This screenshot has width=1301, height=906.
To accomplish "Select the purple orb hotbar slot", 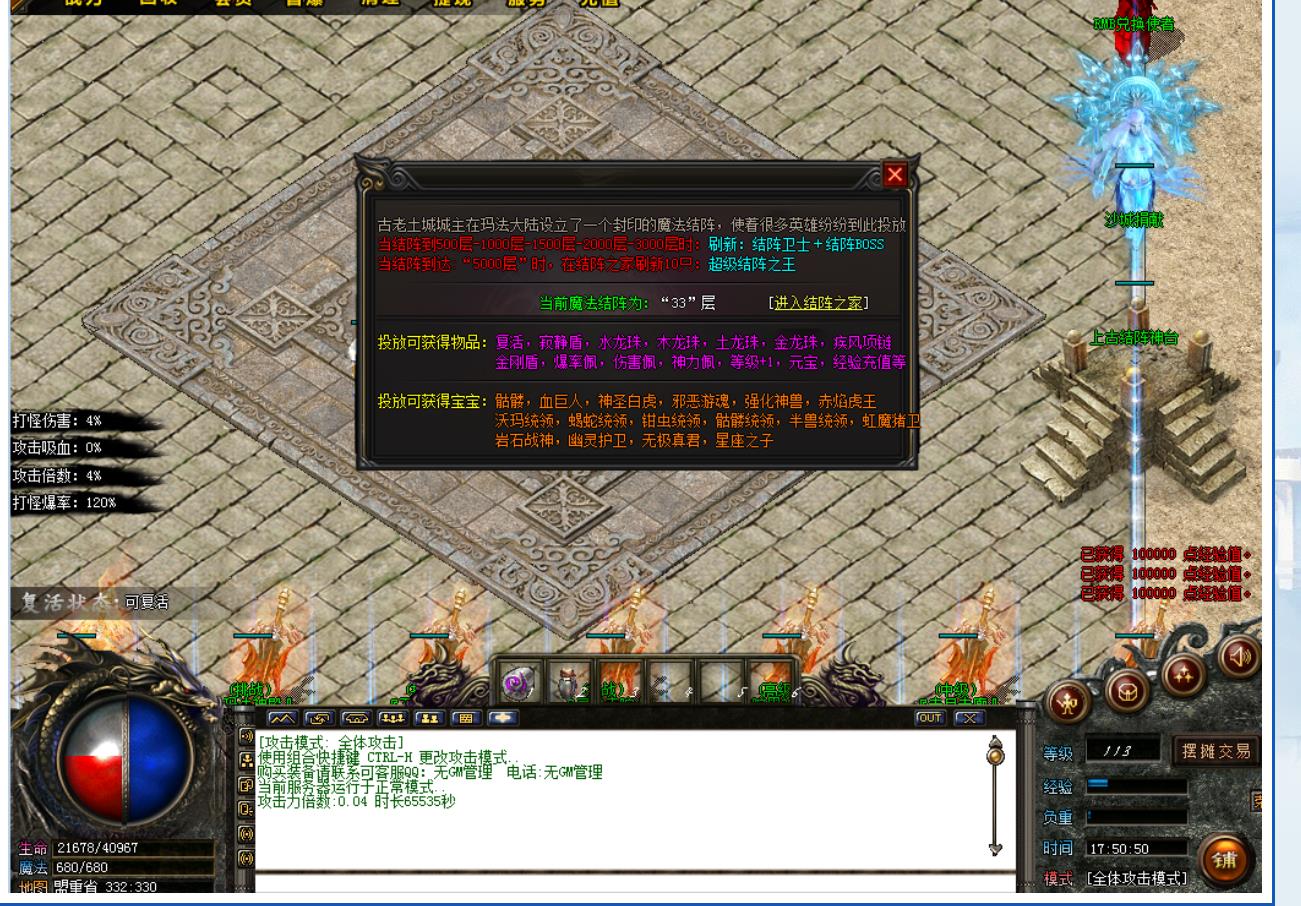I will coord(517,684).
